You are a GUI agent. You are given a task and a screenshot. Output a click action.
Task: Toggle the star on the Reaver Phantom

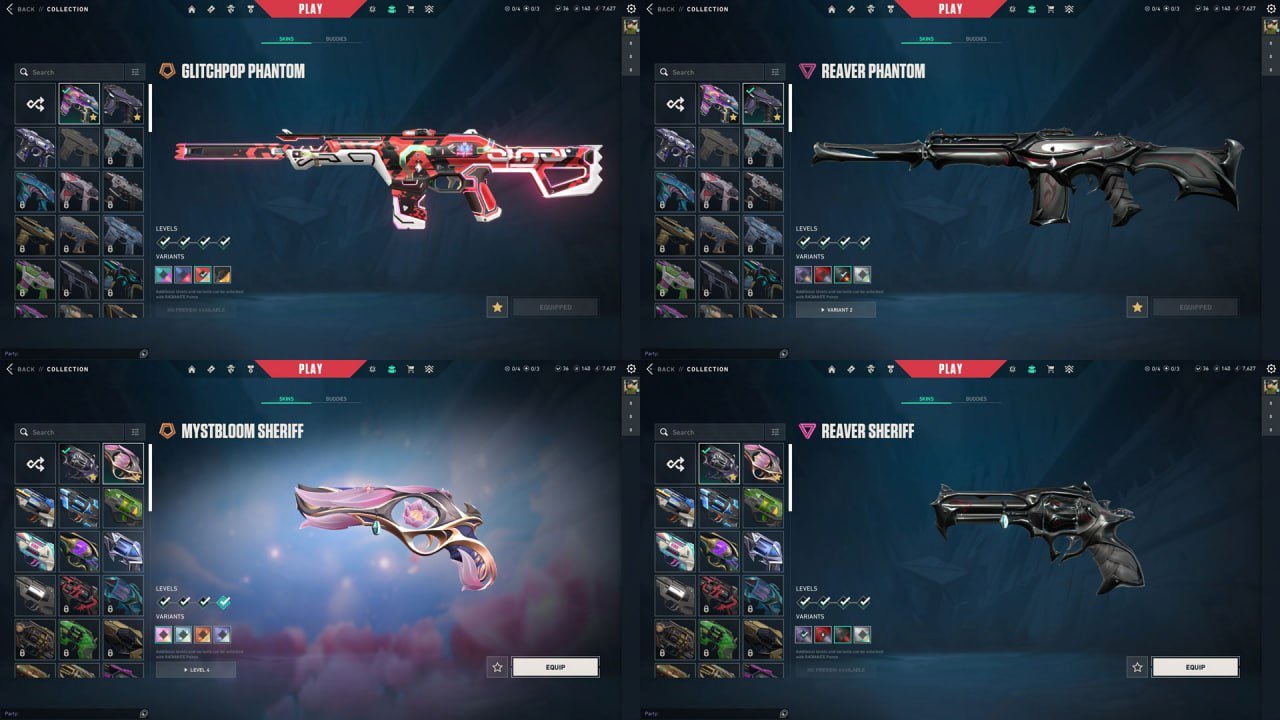tap(1137, 308)
